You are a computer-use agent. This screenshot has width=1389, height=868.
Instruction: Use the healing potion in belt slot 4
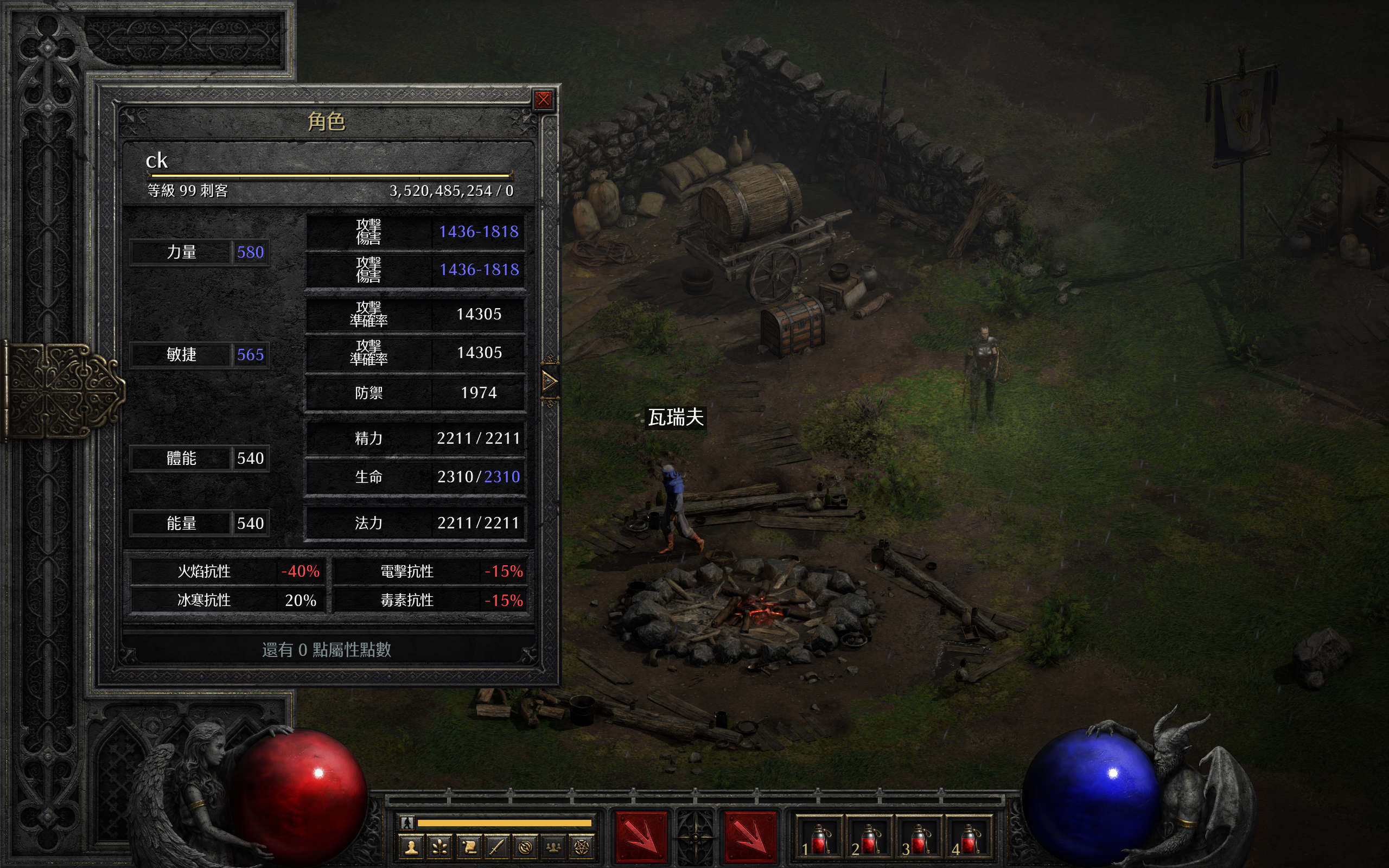pyautogui.click(x=969, y=839)
